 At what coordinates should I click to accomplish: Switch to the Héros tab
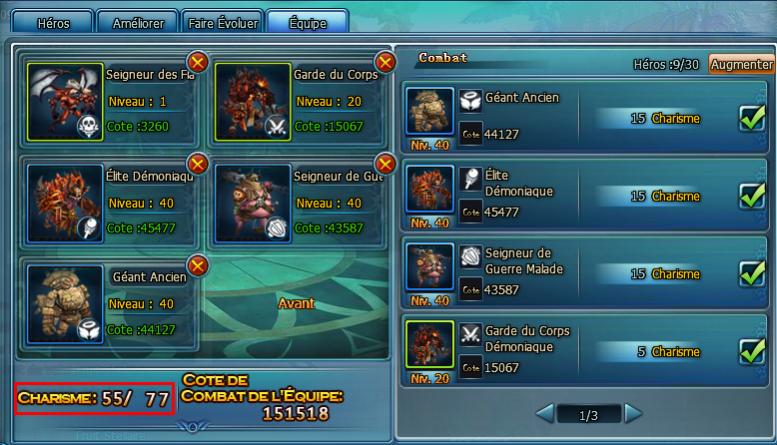(x=53, y=22)
